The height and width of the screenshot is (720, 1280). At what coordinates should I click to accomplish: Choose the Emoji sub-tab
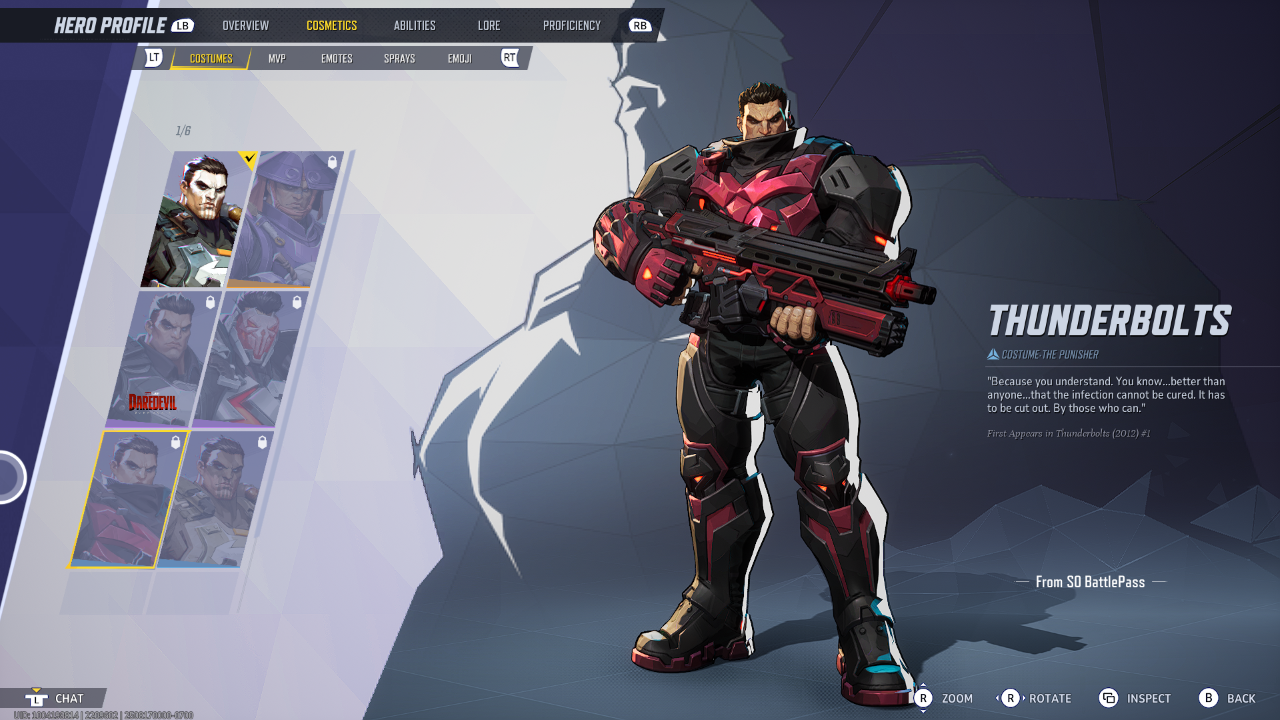pos(459,59)
